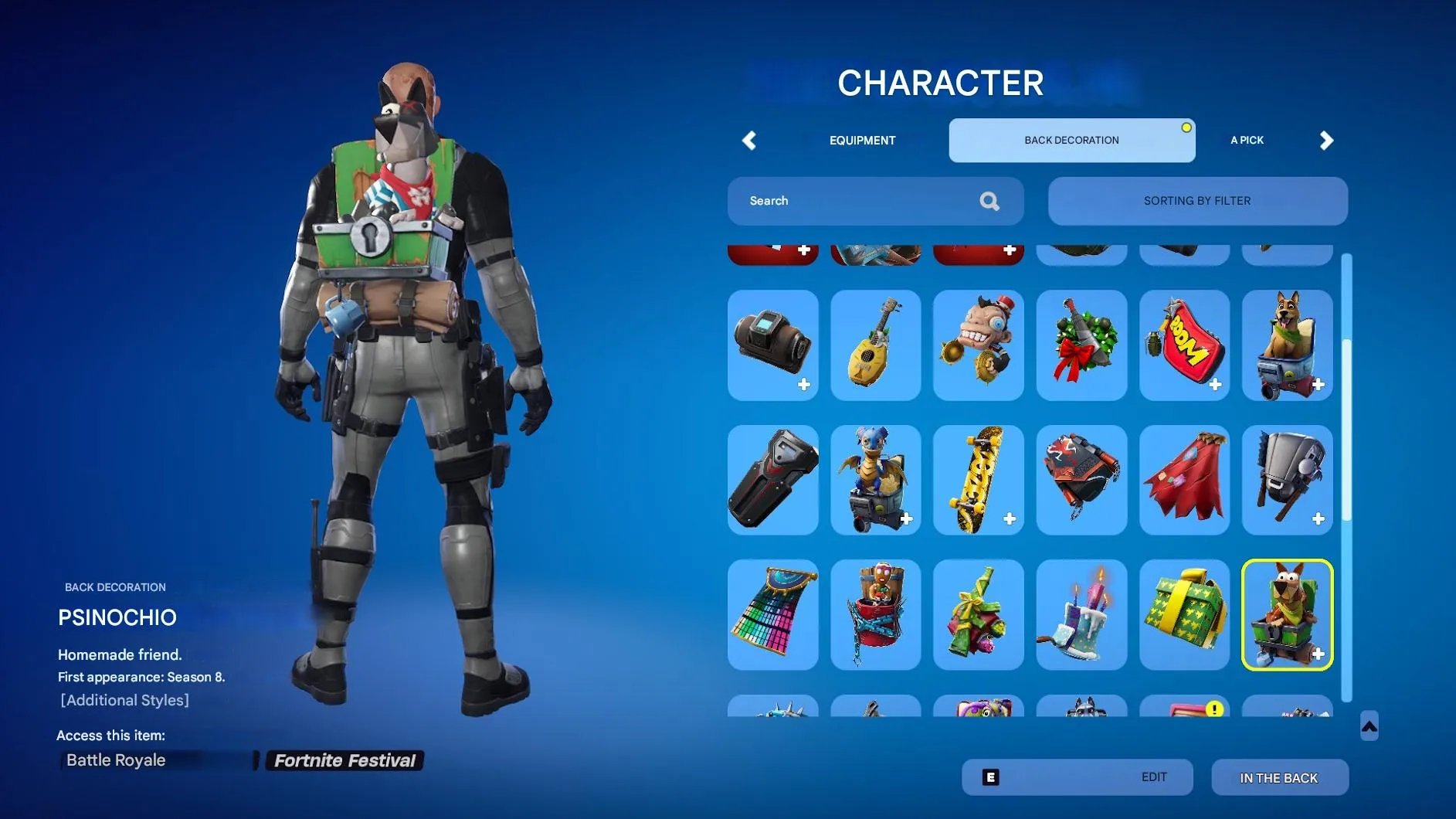This screenshot has height=819, width=1456.
Task: Select the green wrapped present back bling
Action: coord(1185,615)
